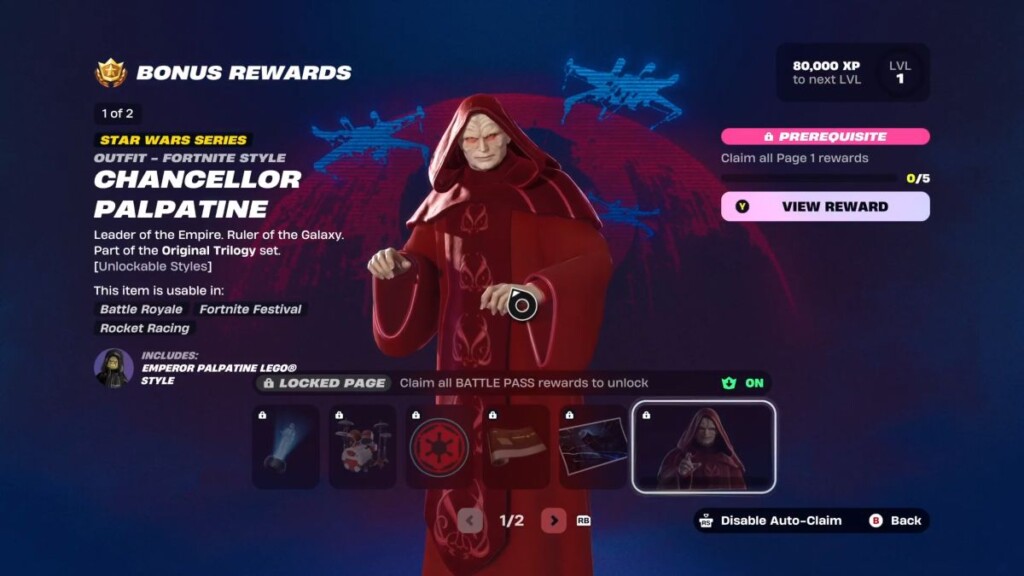Pick the loading screen picture reward tile
The height and width of the screenshot is (576, 1024).
pos(593,447)
